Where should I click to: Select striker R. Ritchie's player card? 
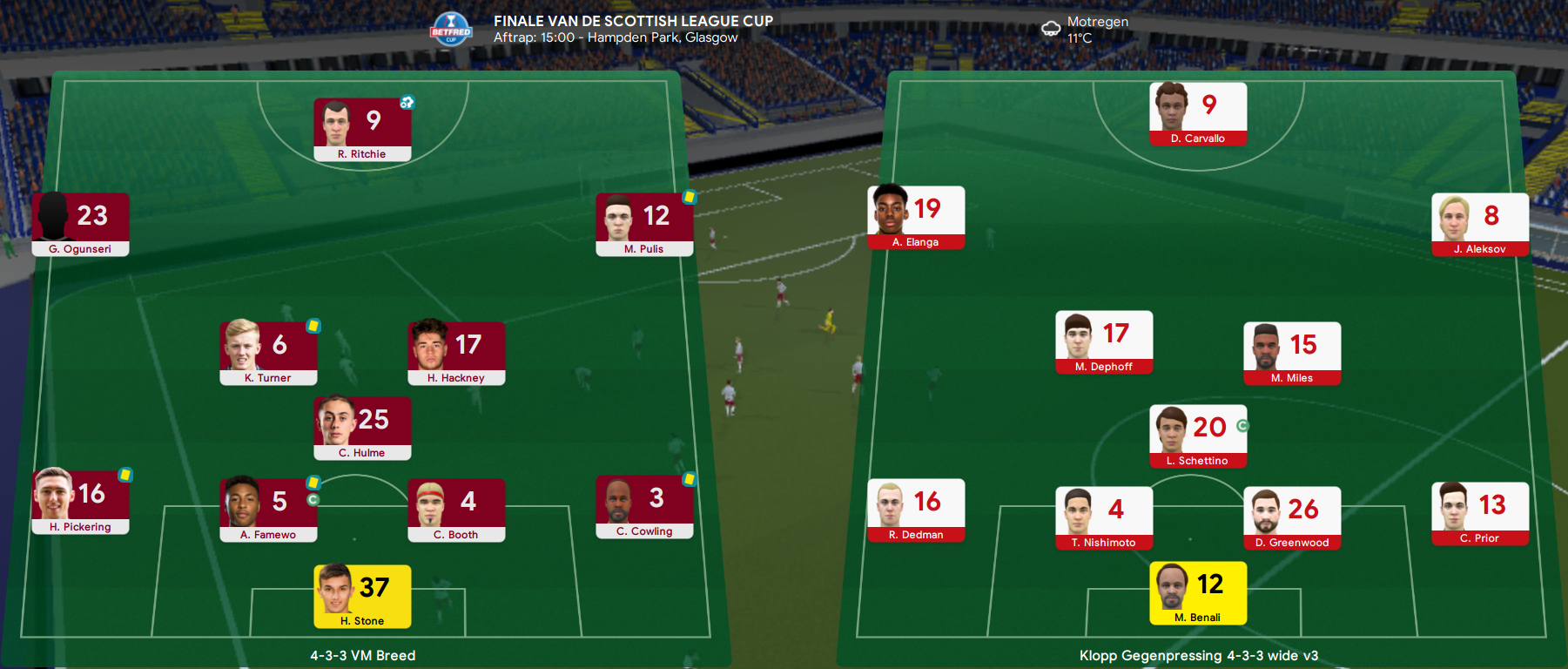tap(362, 129)
